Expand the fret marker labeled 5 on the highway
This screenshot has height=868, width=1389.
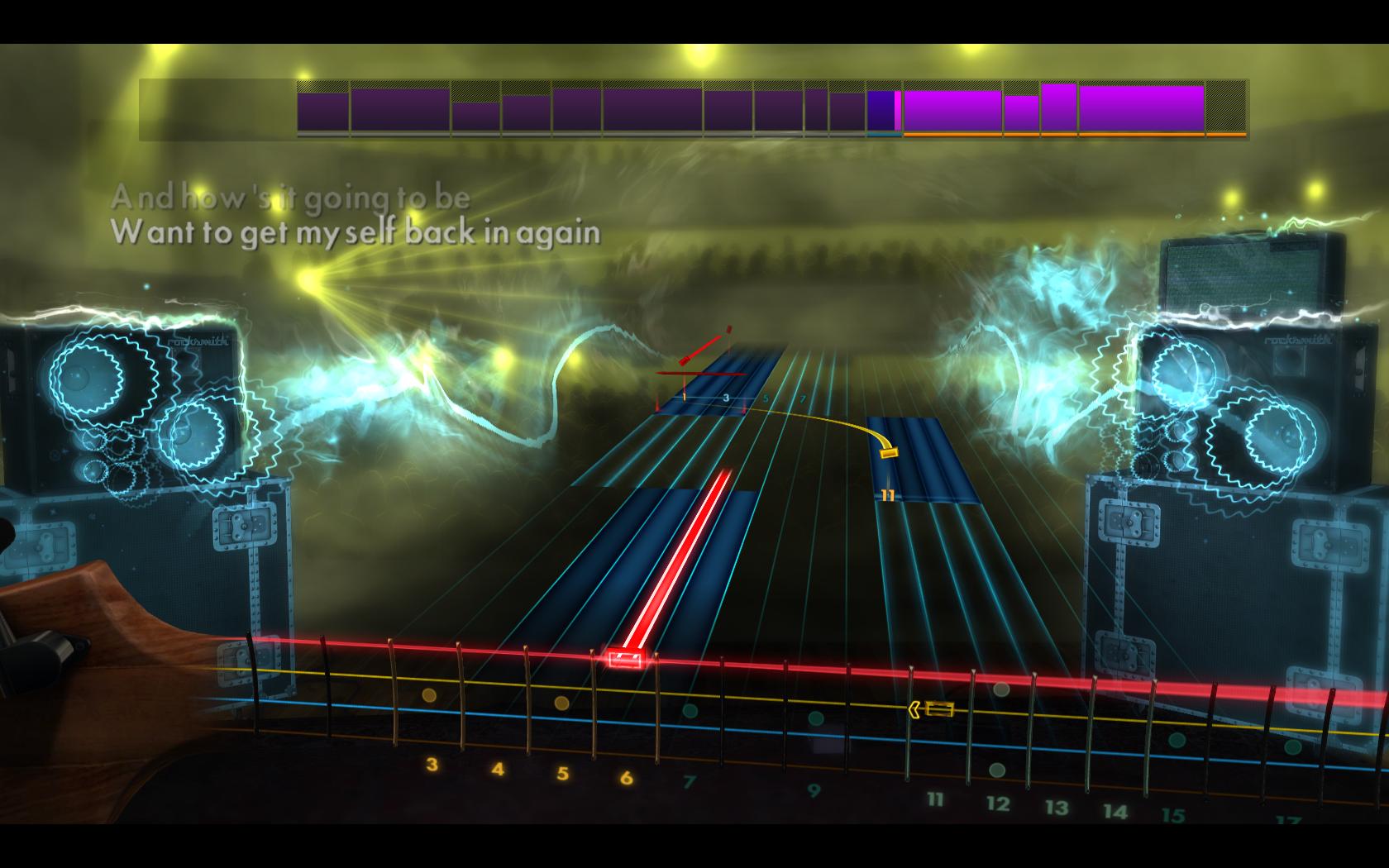click(765, 398)
